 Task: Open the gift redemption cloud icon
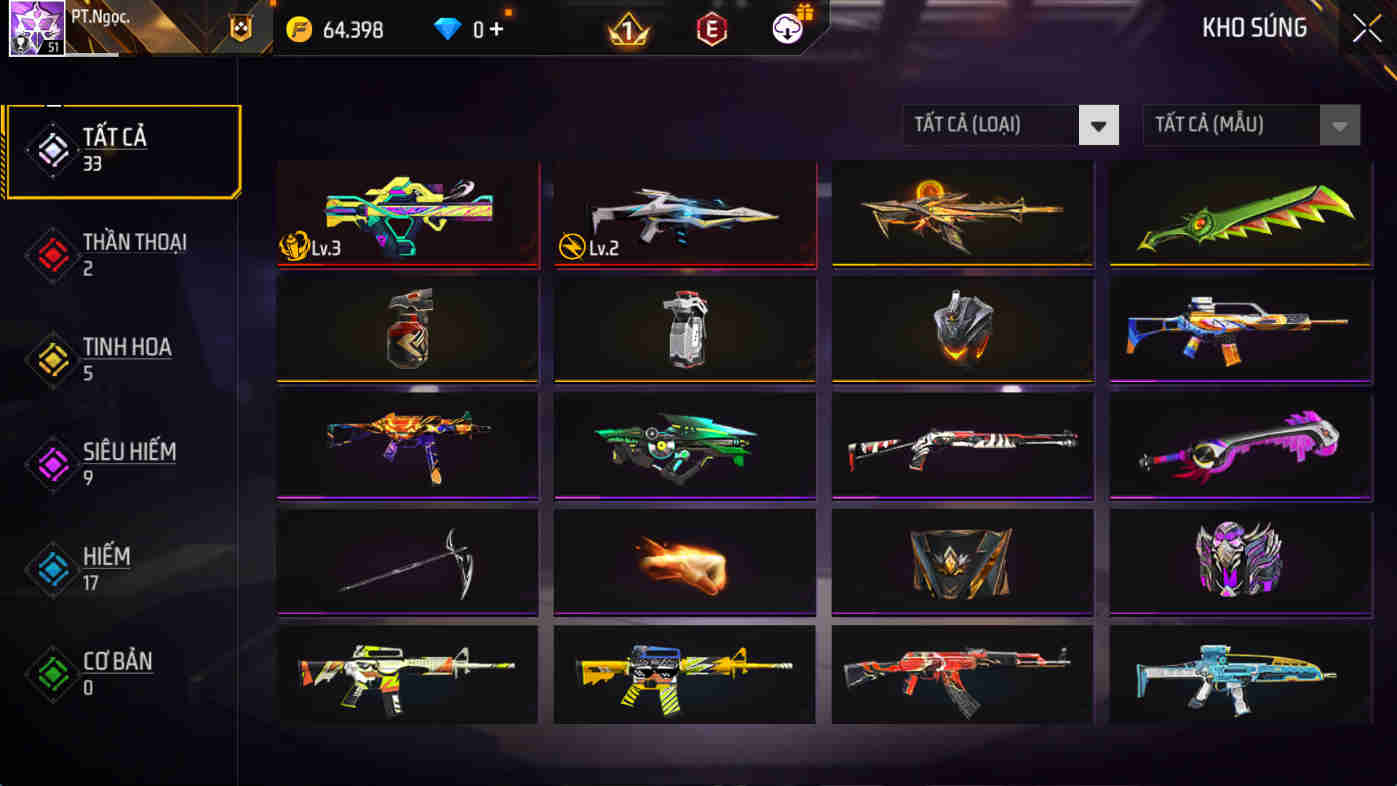[786, 27]
